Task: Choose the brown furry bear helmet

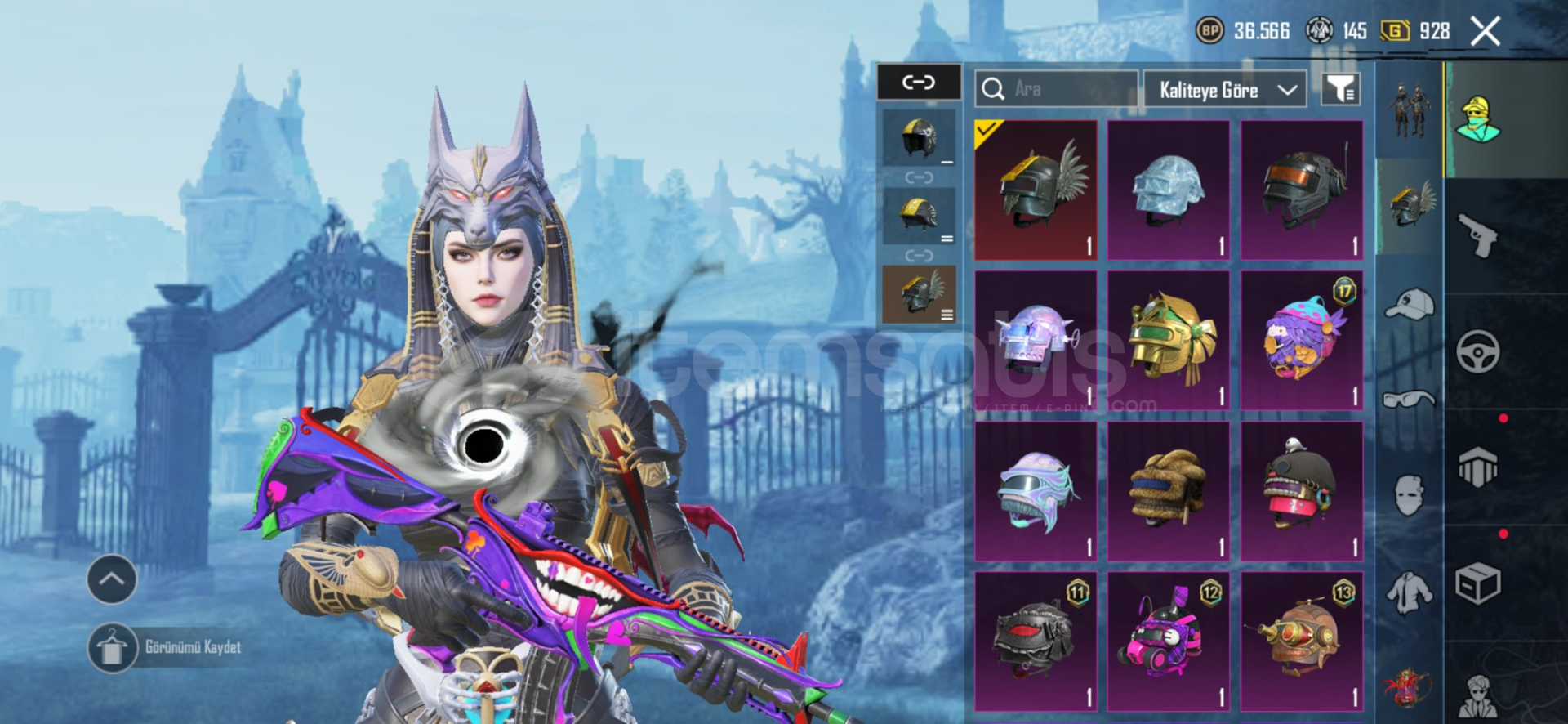Action: tap(1169, 491)
